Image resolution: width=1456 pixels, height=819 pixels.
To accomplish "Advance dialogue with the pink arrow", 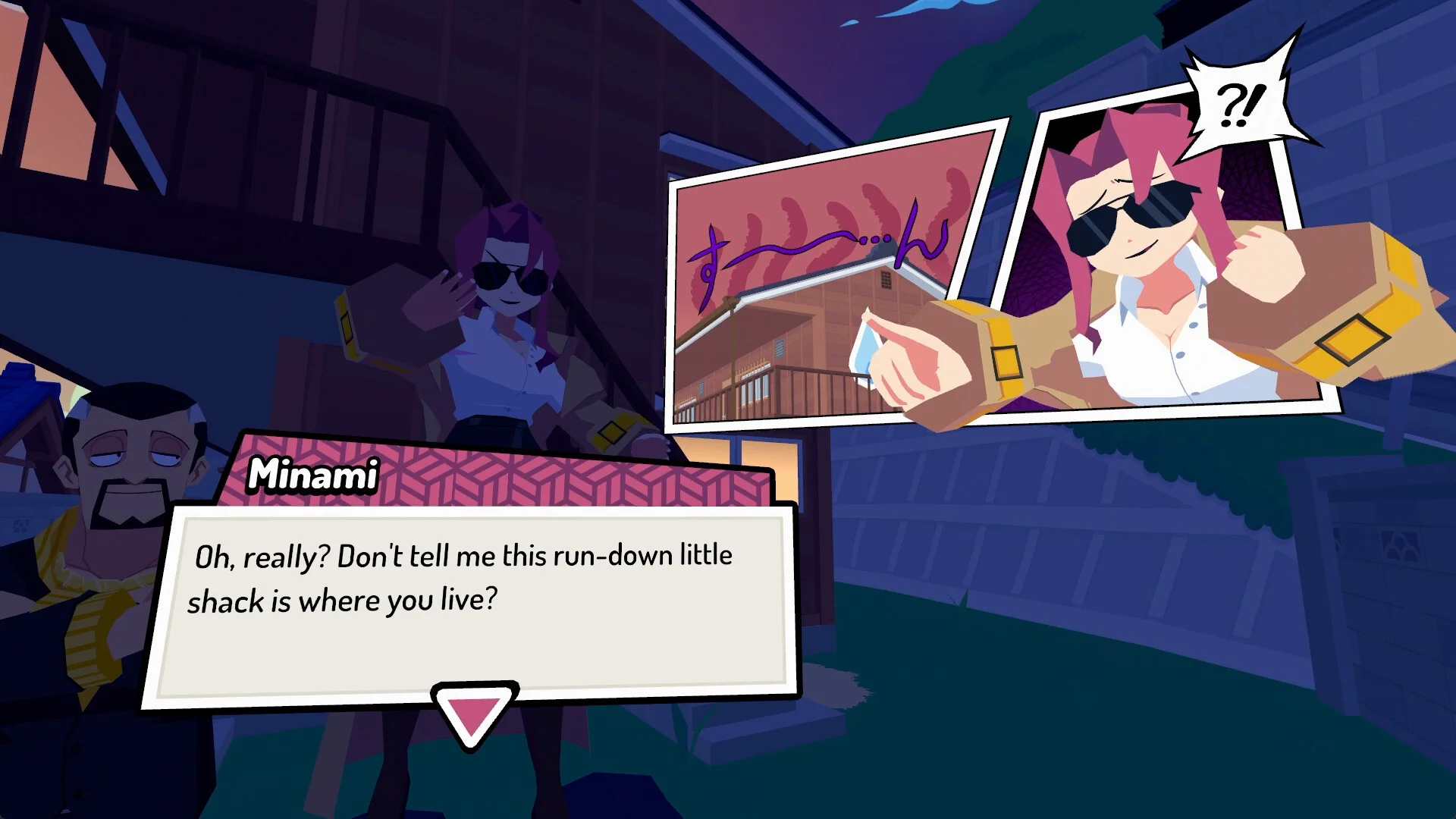I will (473, 714).
